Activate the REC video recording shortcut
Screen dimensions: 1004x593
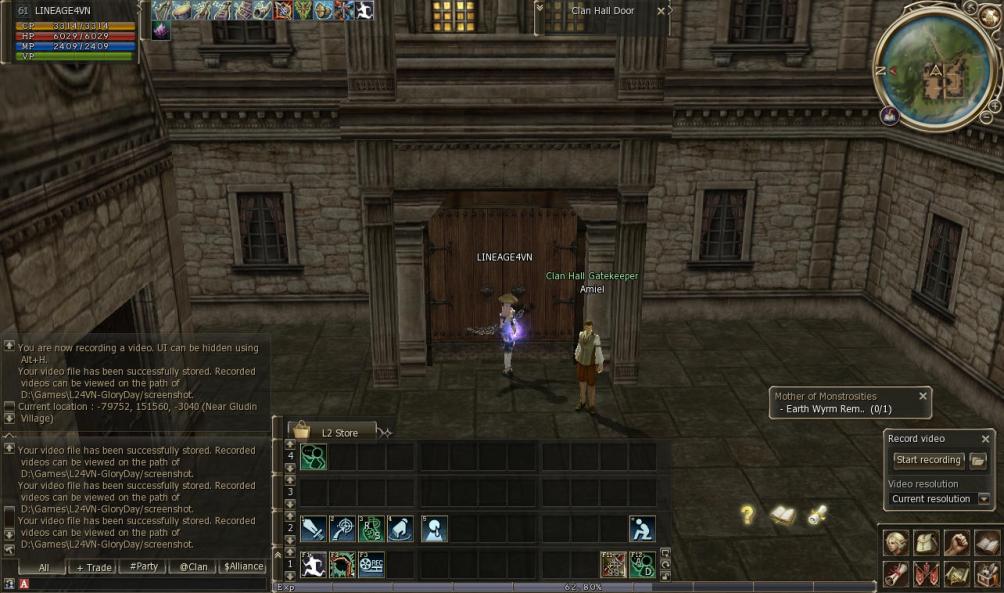coord(371,565)
